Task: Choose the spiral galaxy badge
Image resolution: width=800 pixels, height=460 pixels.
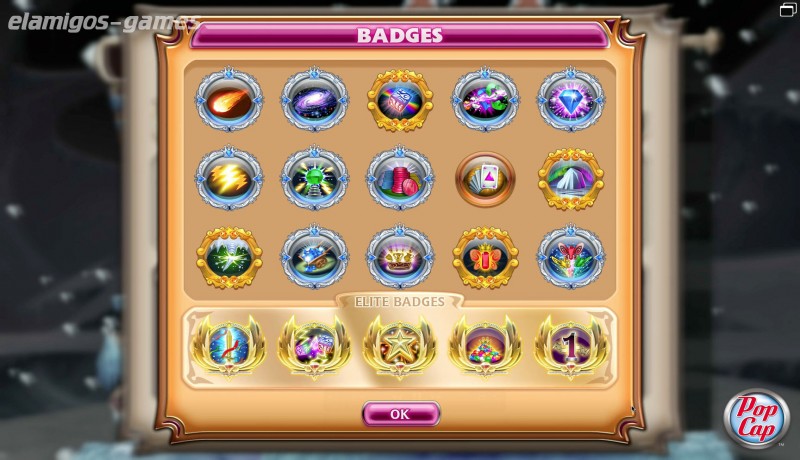Action: coord(314,100)
